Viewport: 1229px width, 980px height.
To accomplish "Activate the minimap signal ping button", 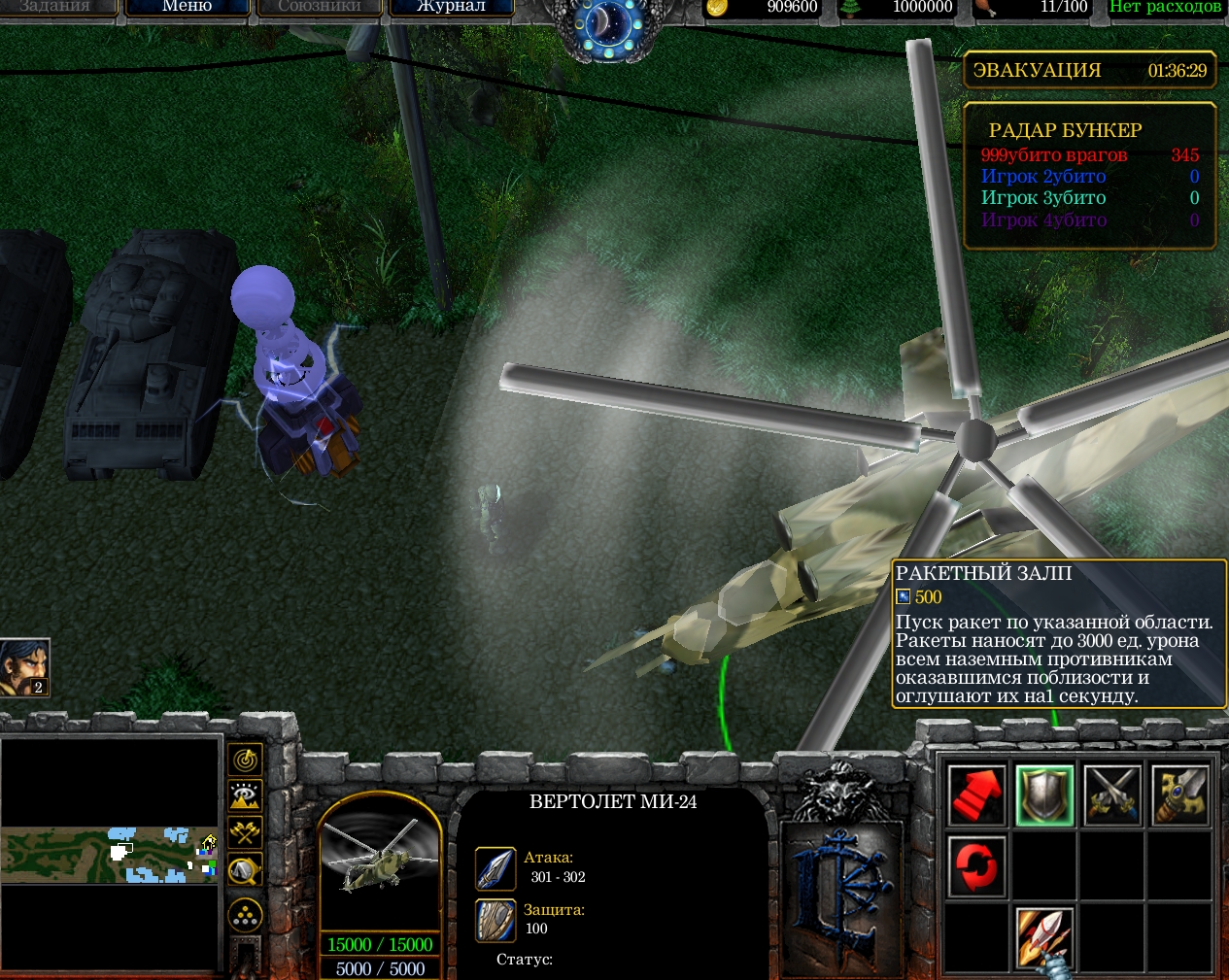I will pos(245,759).
